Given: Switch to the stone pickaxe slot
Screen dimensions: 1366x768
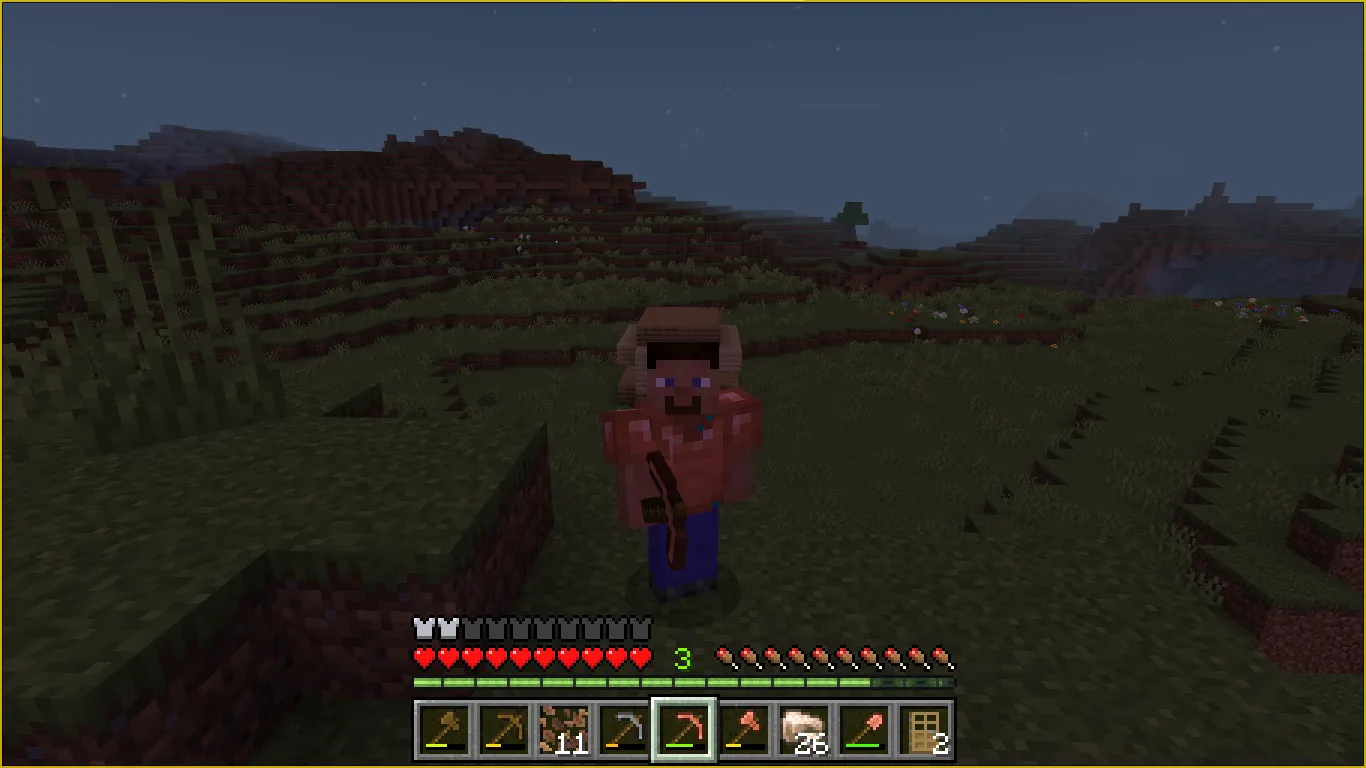Looking at the screenshot, I should pyautogui.click(x=624, y=730).
